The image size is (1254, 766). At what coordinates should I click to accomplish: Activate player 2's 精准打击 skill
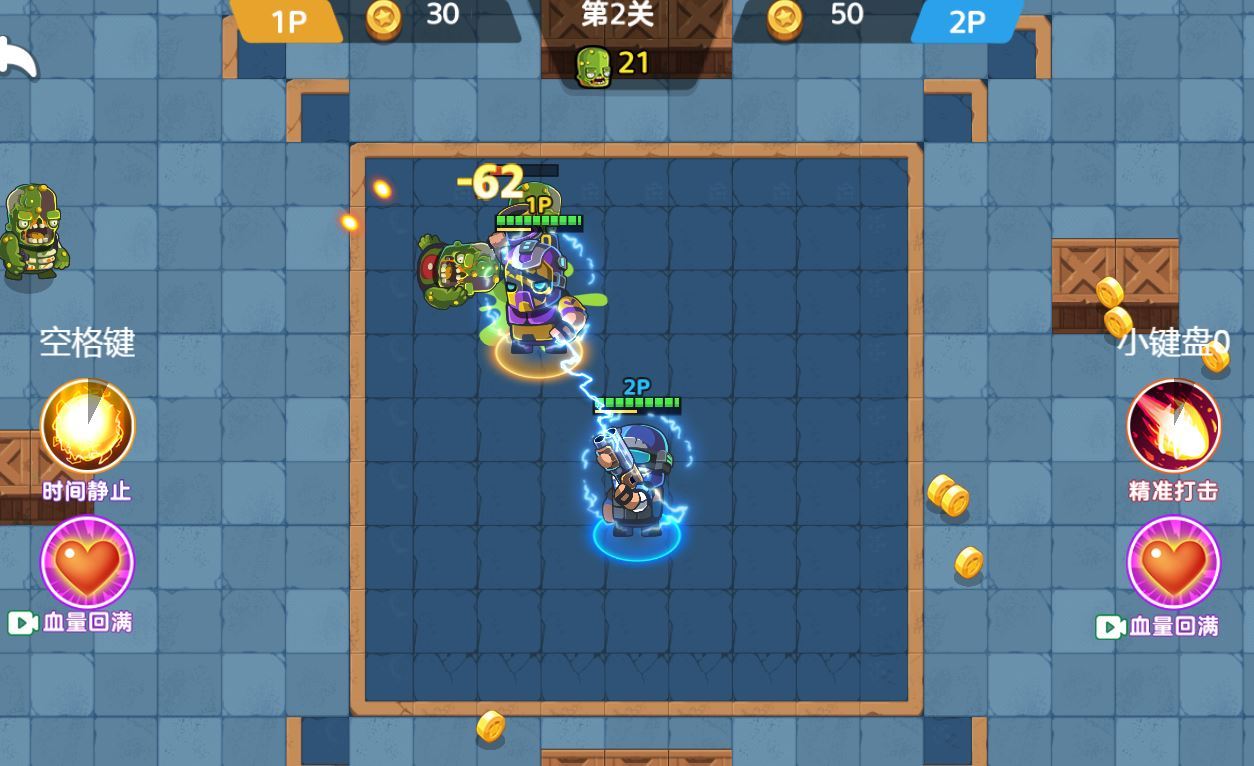pos(1174,426)
